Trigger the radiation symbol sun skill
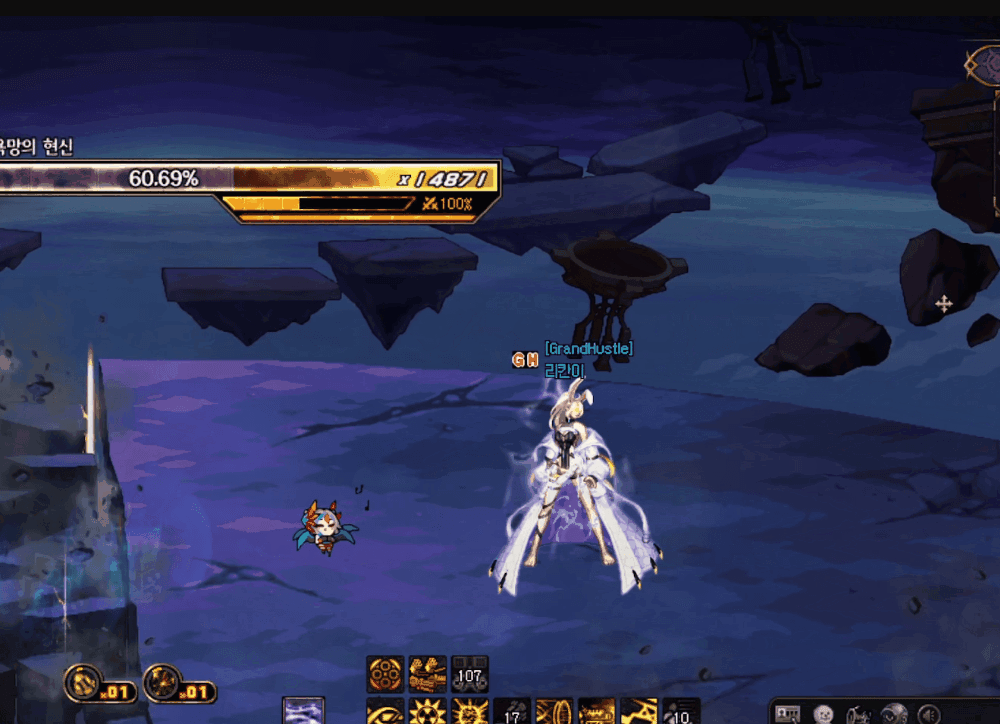 (x=428, y=712)
